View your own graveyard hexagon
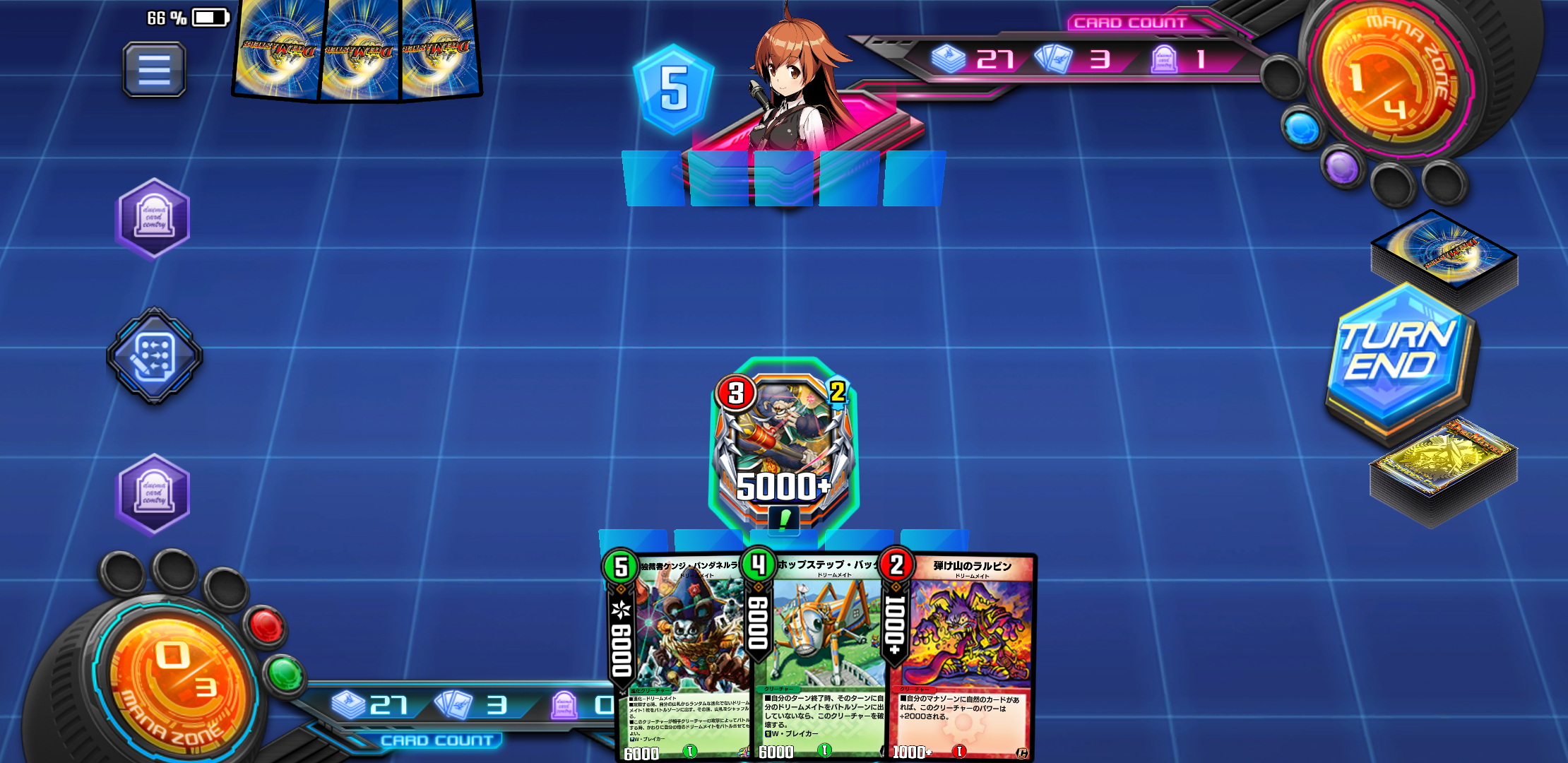The image size is (1568, 763). [x=153, y=494]
